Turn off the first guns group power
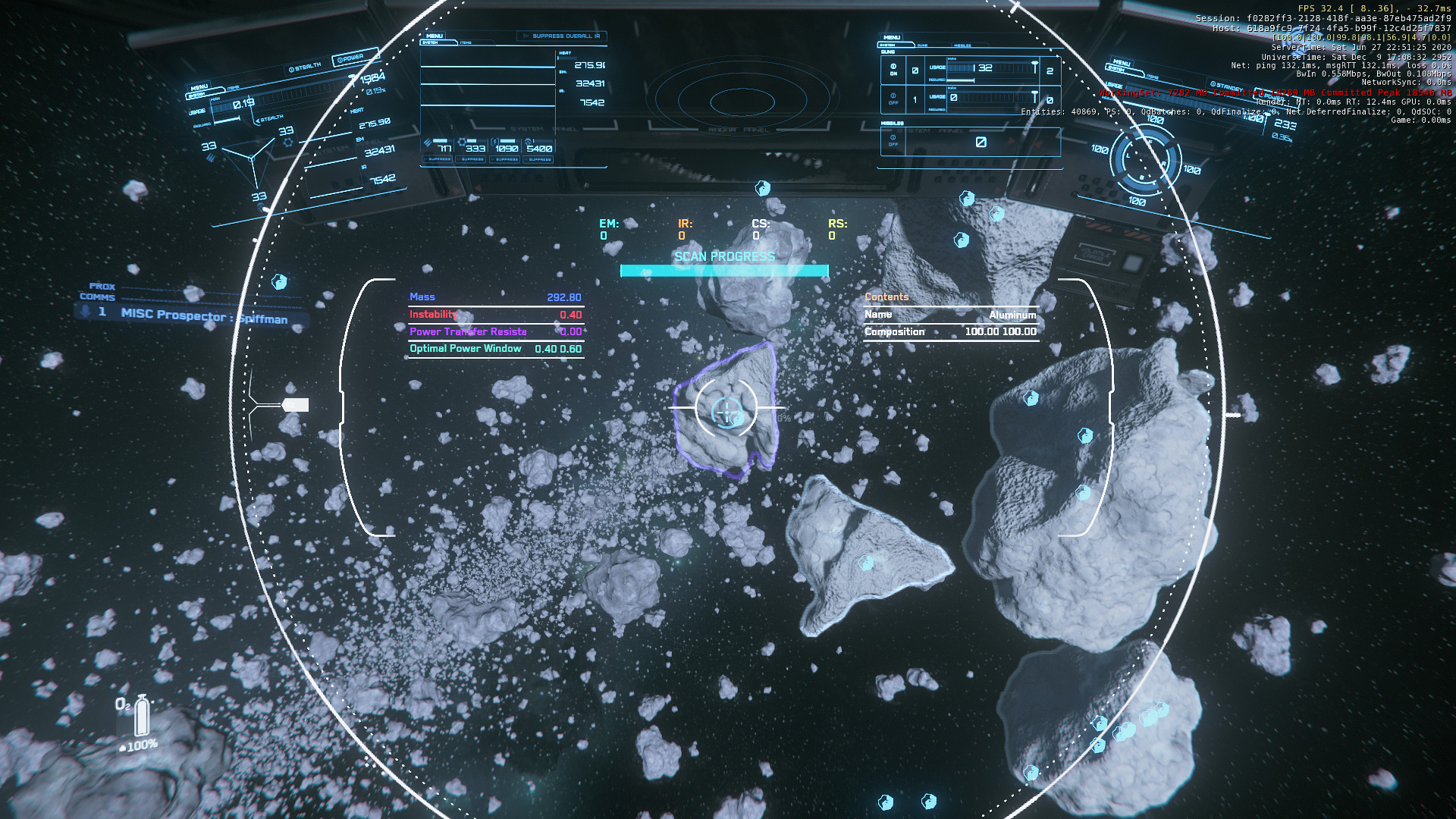 [x=893, y=69]
